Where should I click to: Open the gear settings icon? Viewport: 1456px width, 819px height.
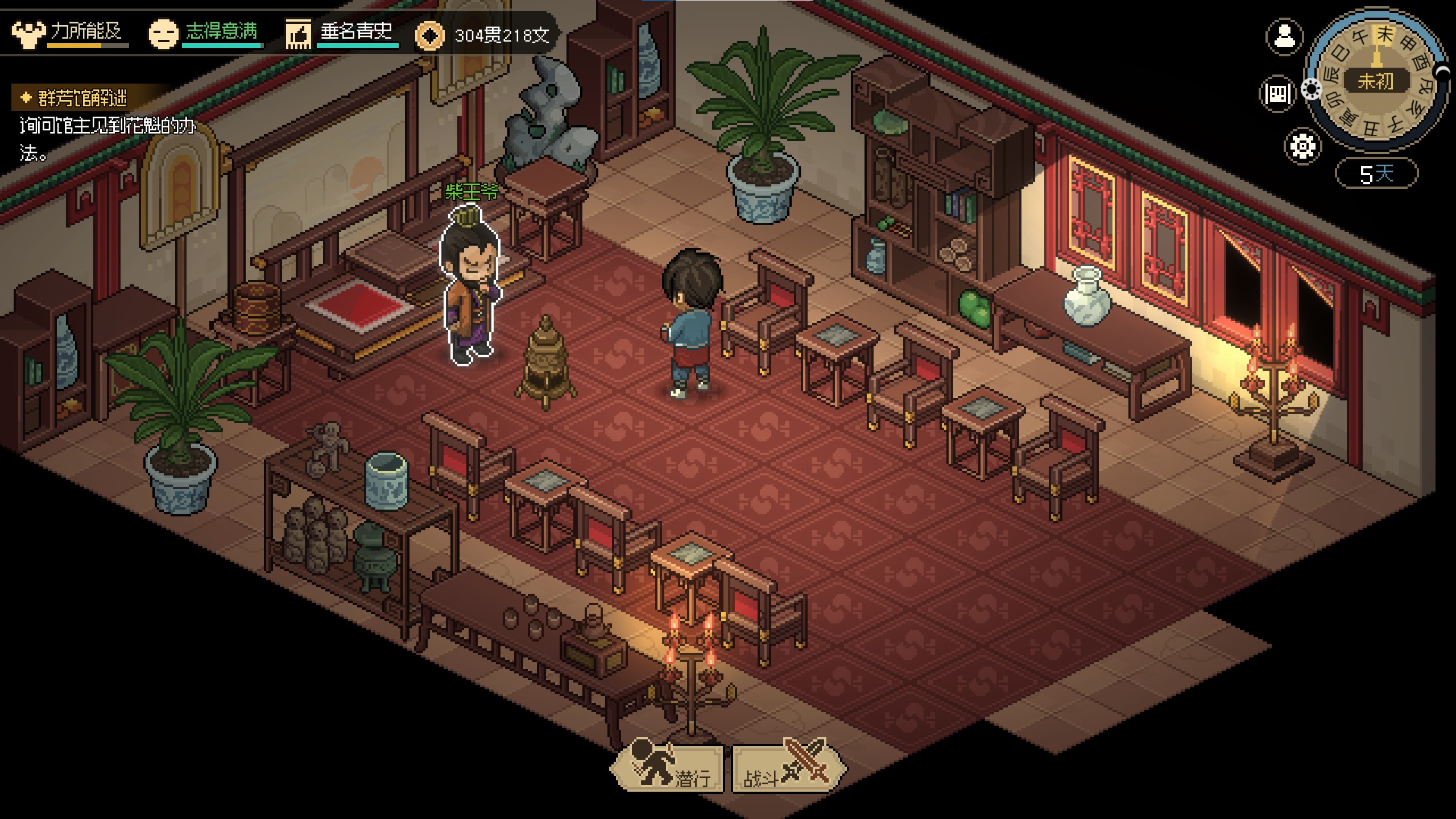click(1302, 146)
